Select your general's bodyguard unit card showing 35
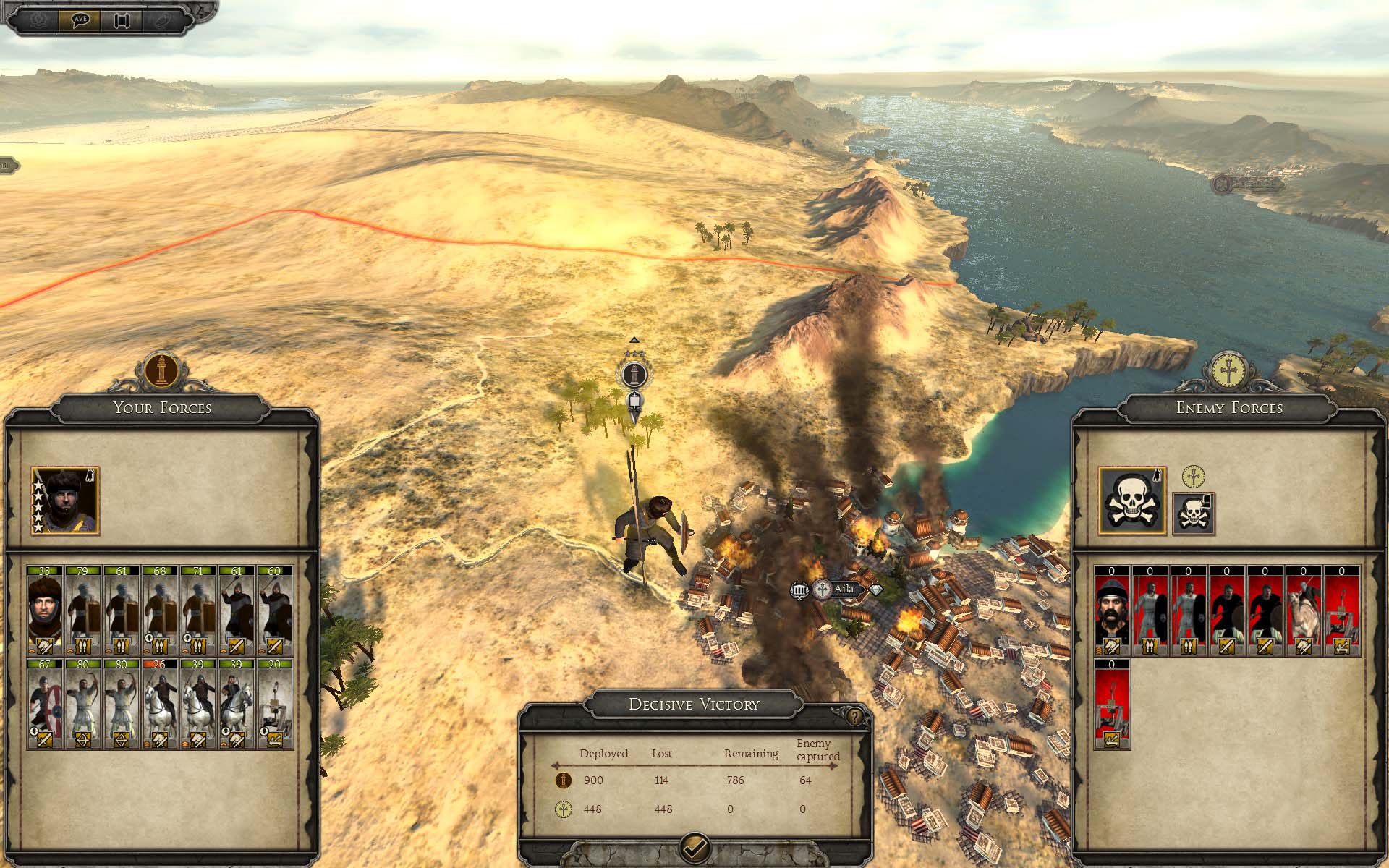The width and height of the screenshot is (1389, 868). (45, 611)
